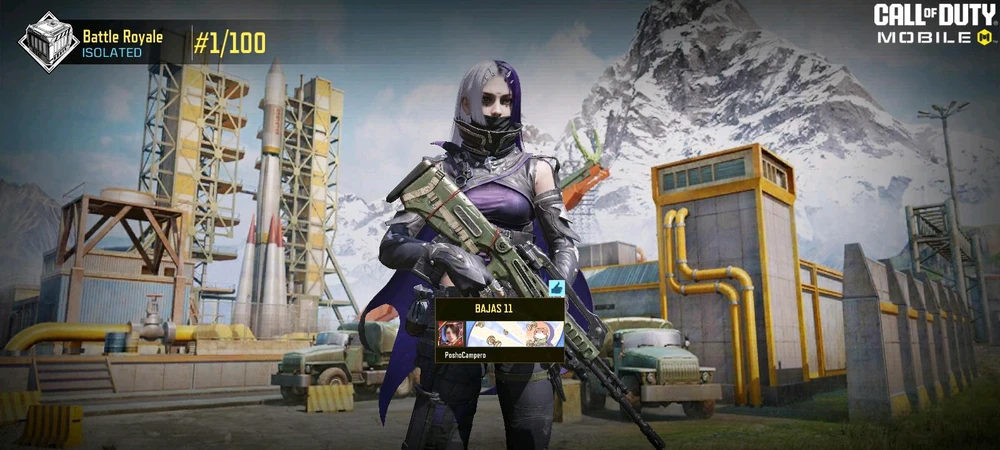
Task: Open PoshoCampero's player avatar
Action: (451, 333)
